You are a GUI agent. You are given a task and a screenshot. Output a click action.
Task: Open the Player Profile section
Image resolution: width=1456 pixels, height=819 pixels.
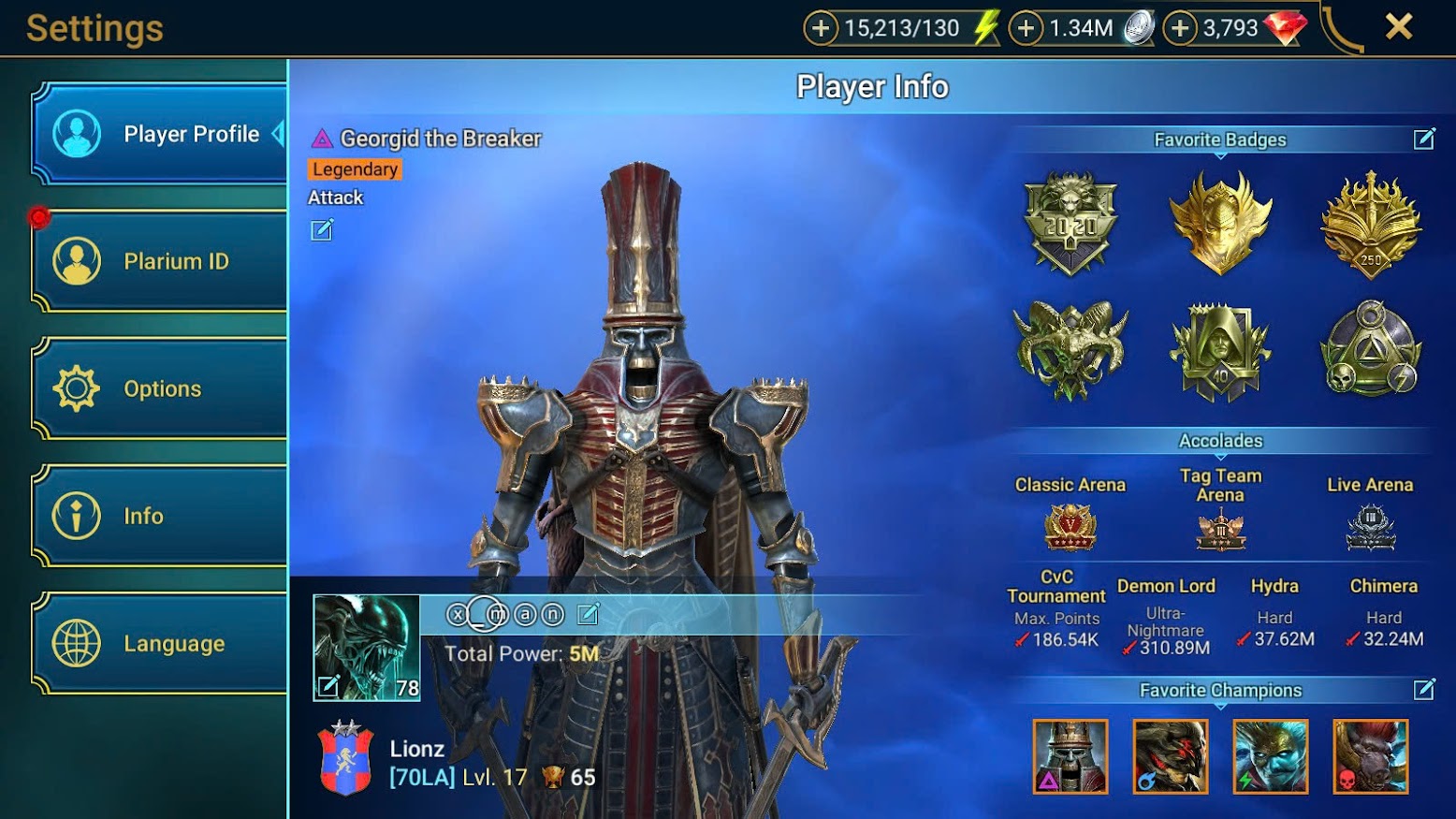tap(159, 134)
